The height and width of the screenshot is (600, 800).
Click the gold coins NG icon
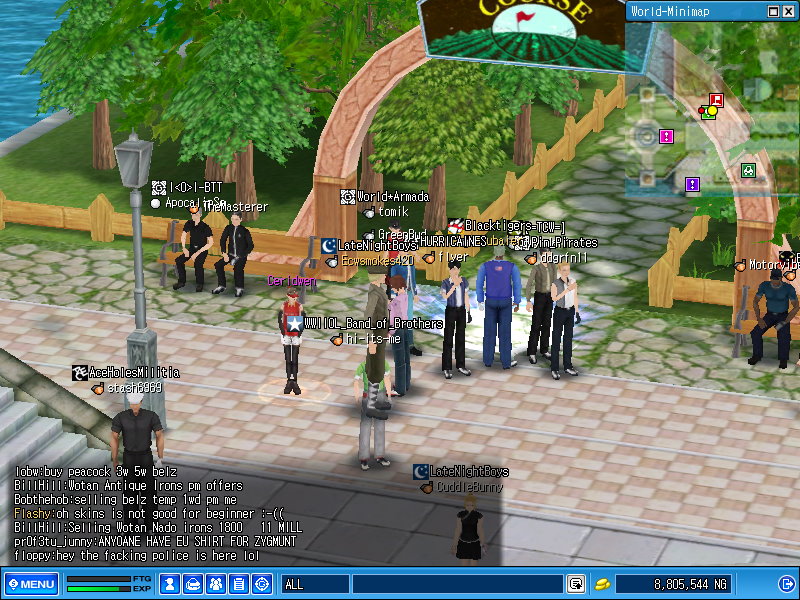click(602, 584)
